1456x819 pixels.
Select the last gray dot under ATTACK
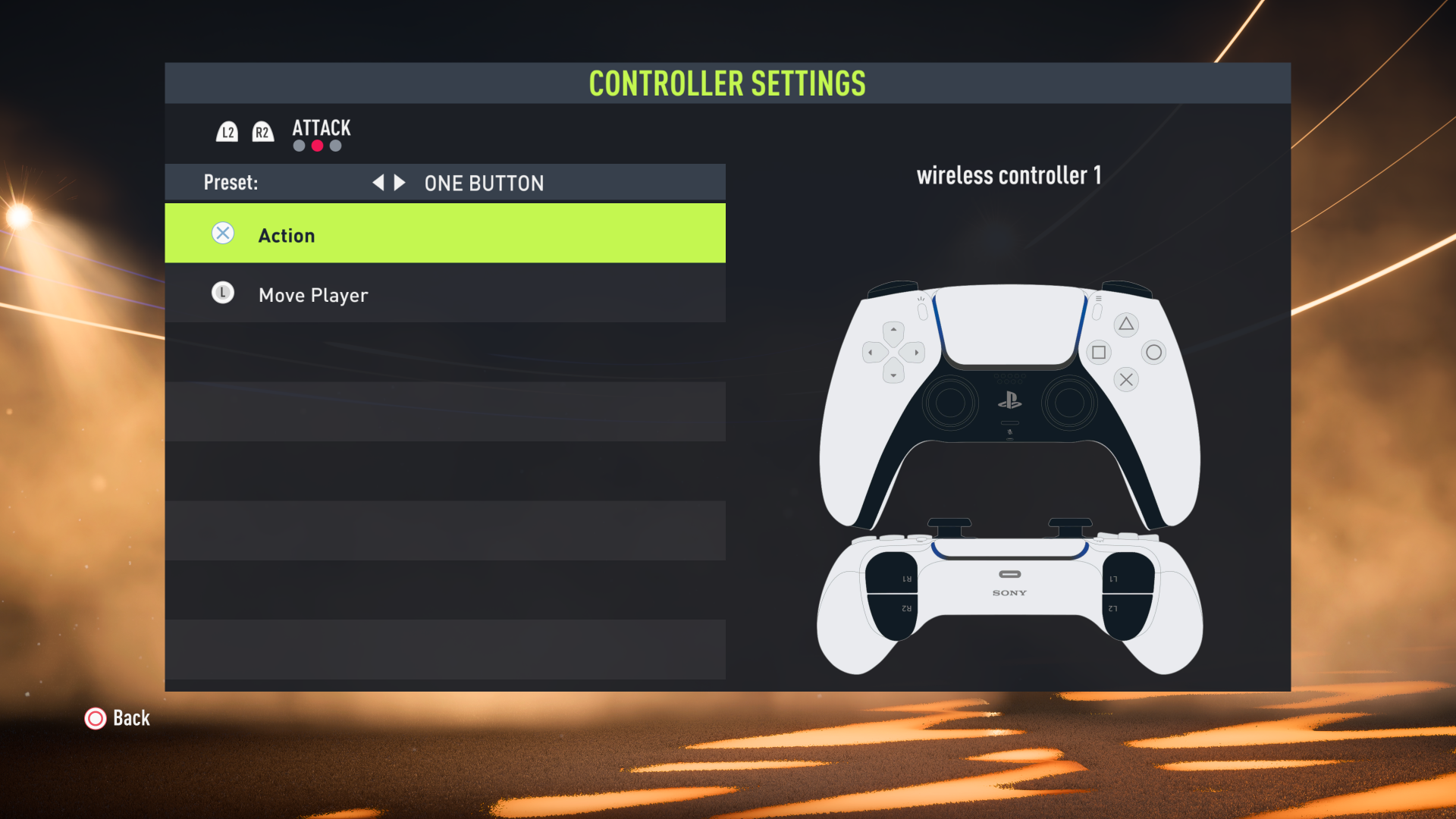click(x=335, y=146)
